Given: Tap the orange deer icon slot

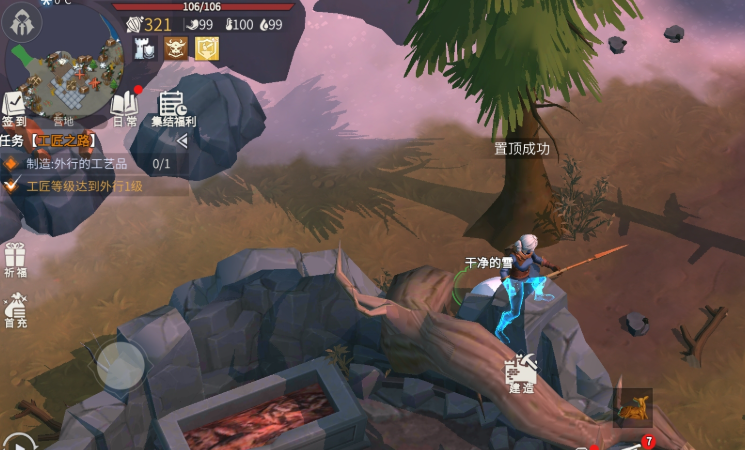Looking at the screenshot, I should (632, 408).
